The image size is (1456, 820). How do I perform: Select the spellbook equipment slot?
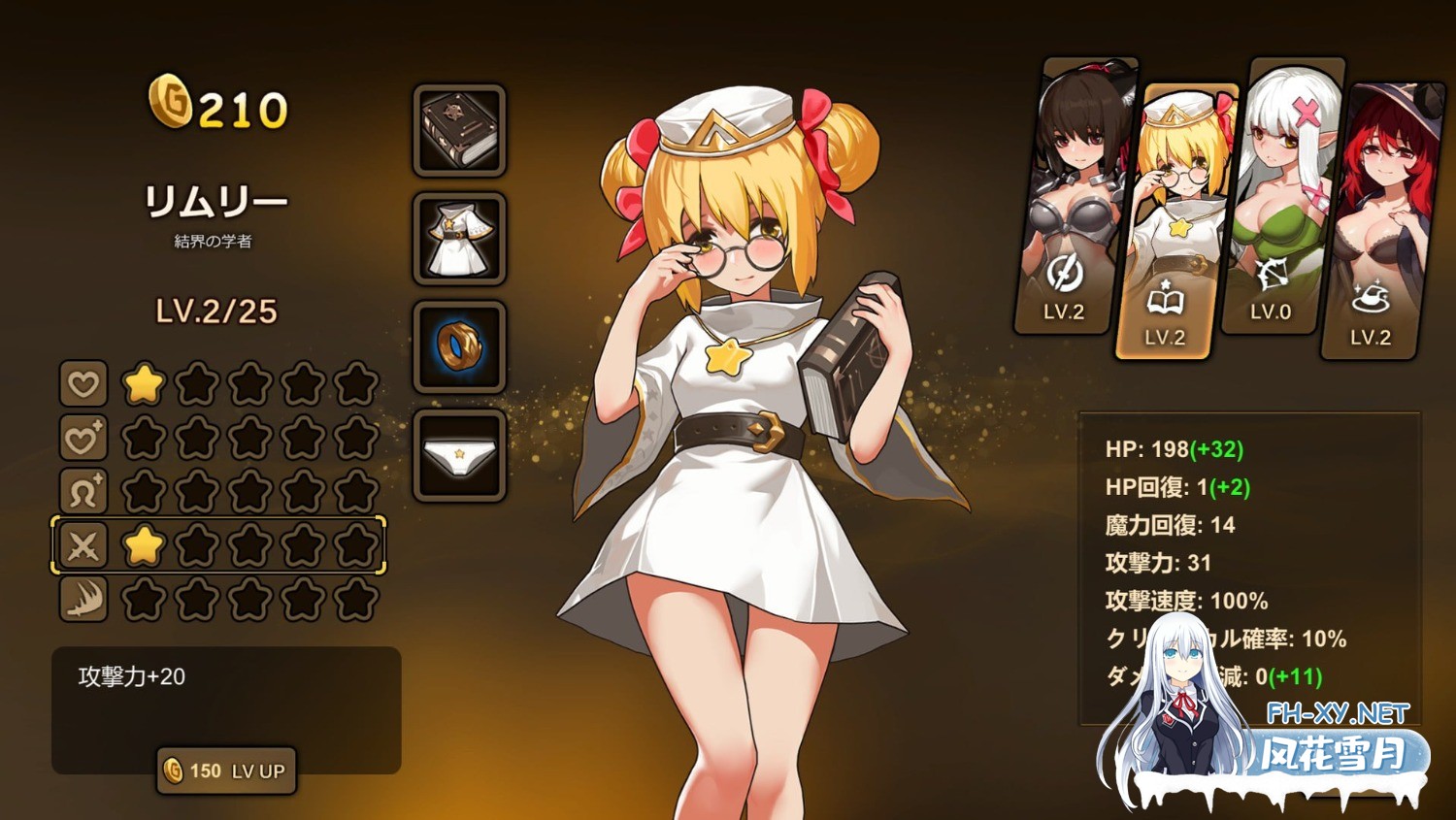[459, 130]
